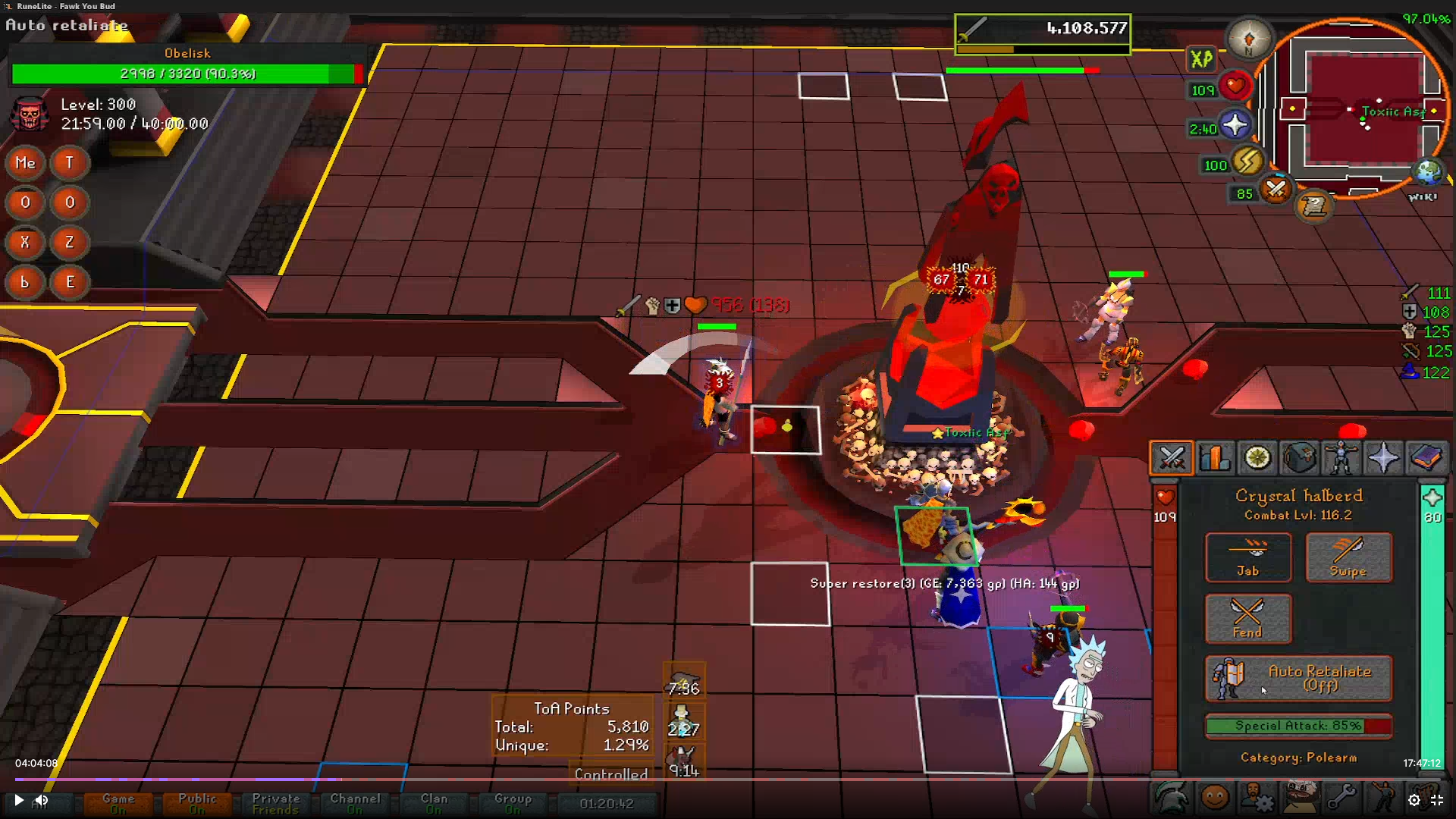The height and width of the screenshot is (819, 1456).
Task: Open the prayer tab
Action: point(1384,458)
